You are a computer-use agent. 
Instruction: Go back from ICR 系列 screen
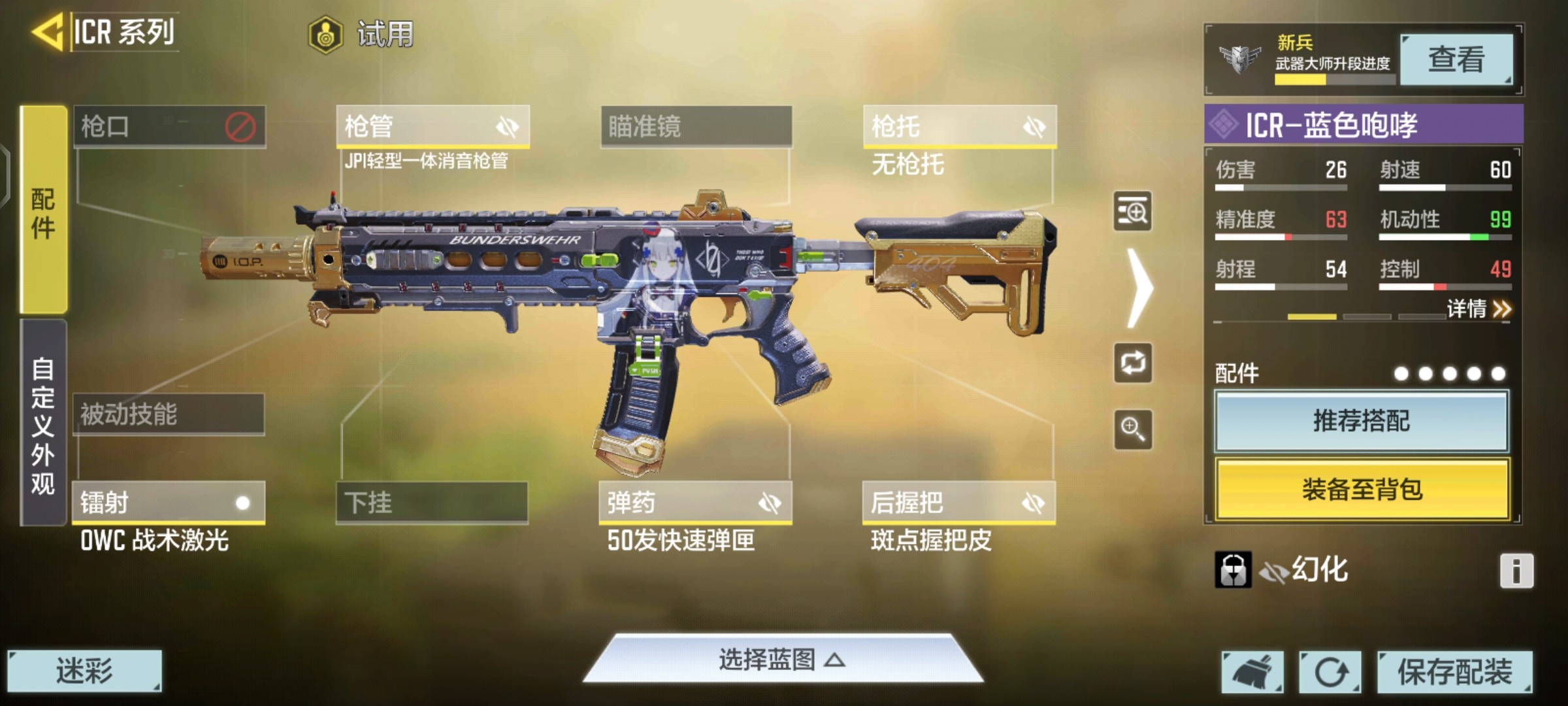[x=48, y=31]
